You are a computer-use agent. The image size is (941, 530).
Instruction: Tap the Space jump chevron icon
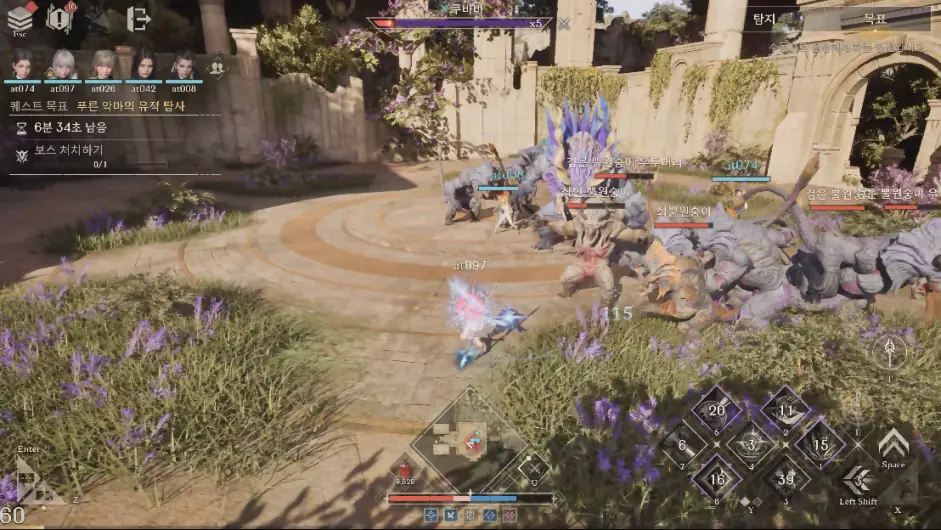click(893, 442)
